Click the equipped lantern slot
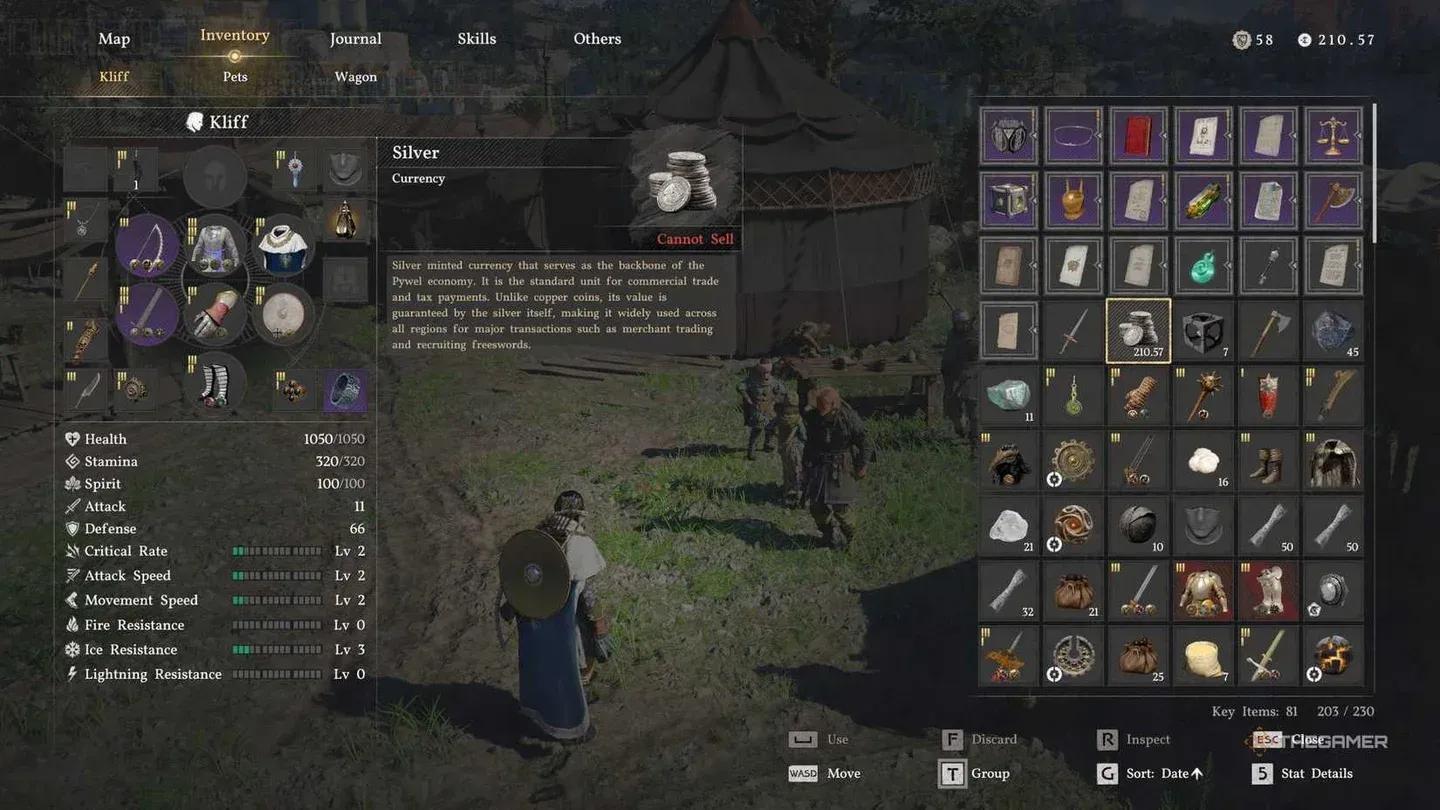Viewport: 1440px width, 810px height. (x=345, y=218)
